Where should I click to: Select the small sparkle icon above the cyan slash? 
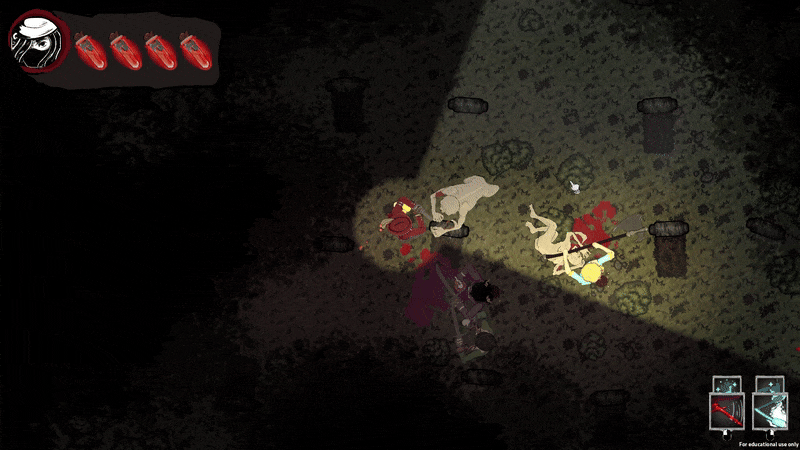pyautogui.click(x=768, y=384)
